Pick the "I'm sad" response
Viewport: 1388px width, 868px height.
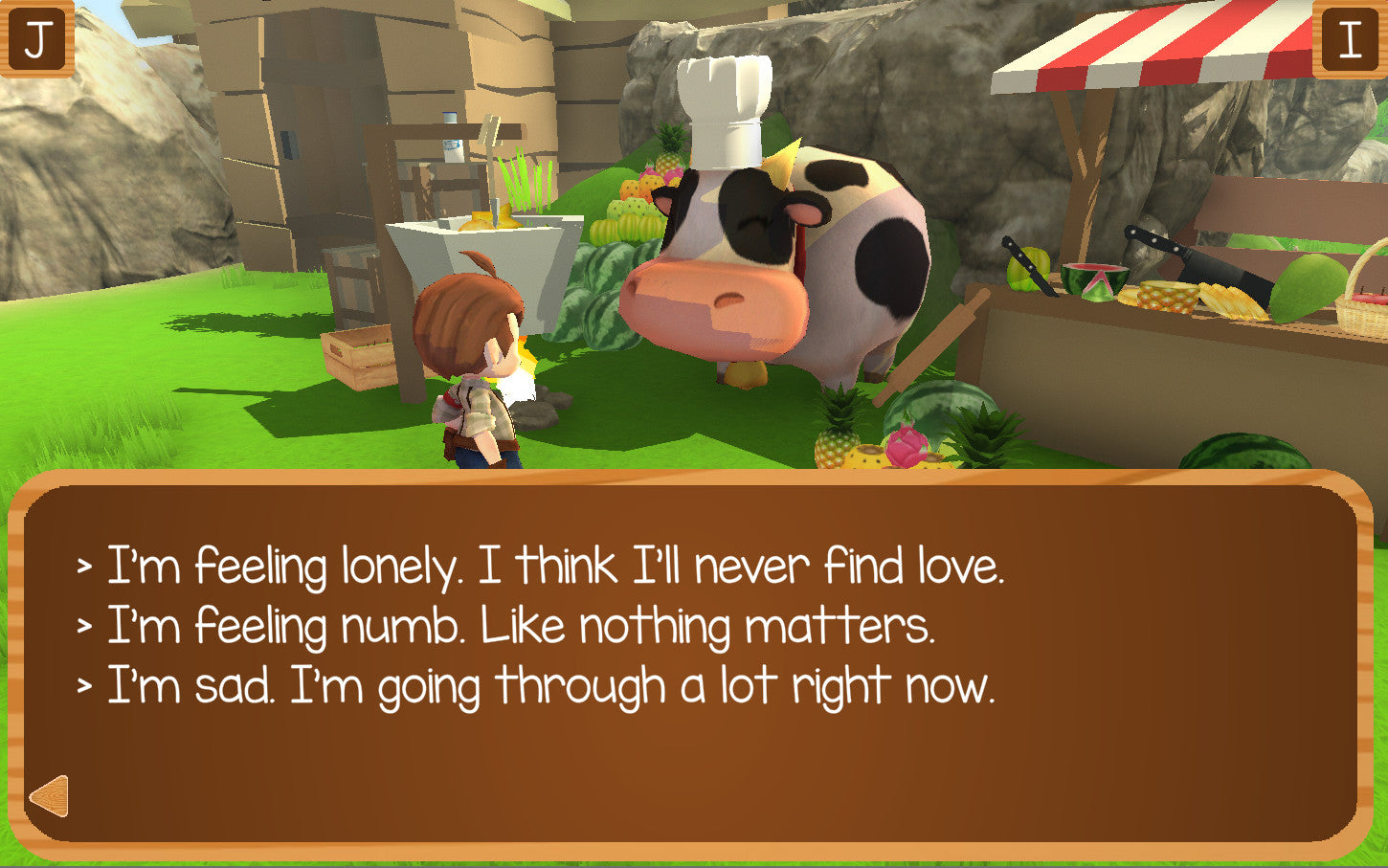pyautogui.click(x=550, y=687)
